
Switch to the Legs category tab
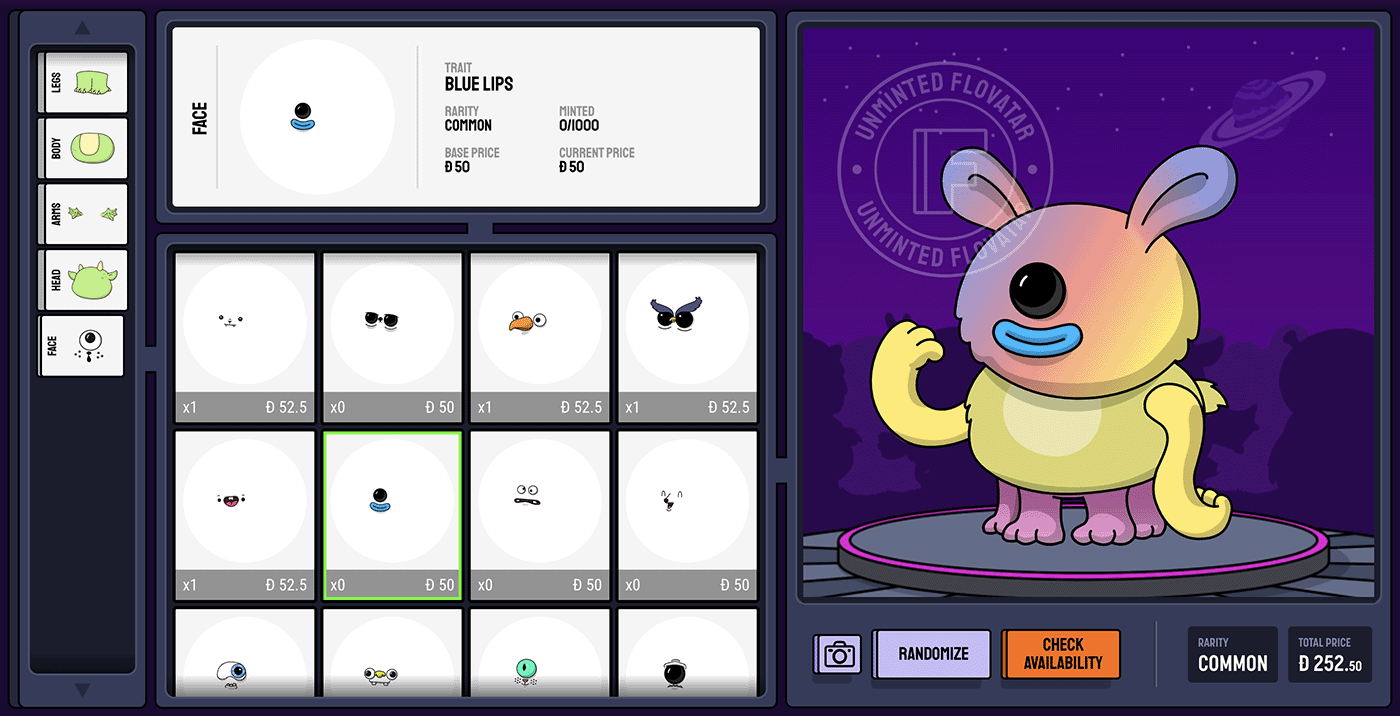pos(84,82)
